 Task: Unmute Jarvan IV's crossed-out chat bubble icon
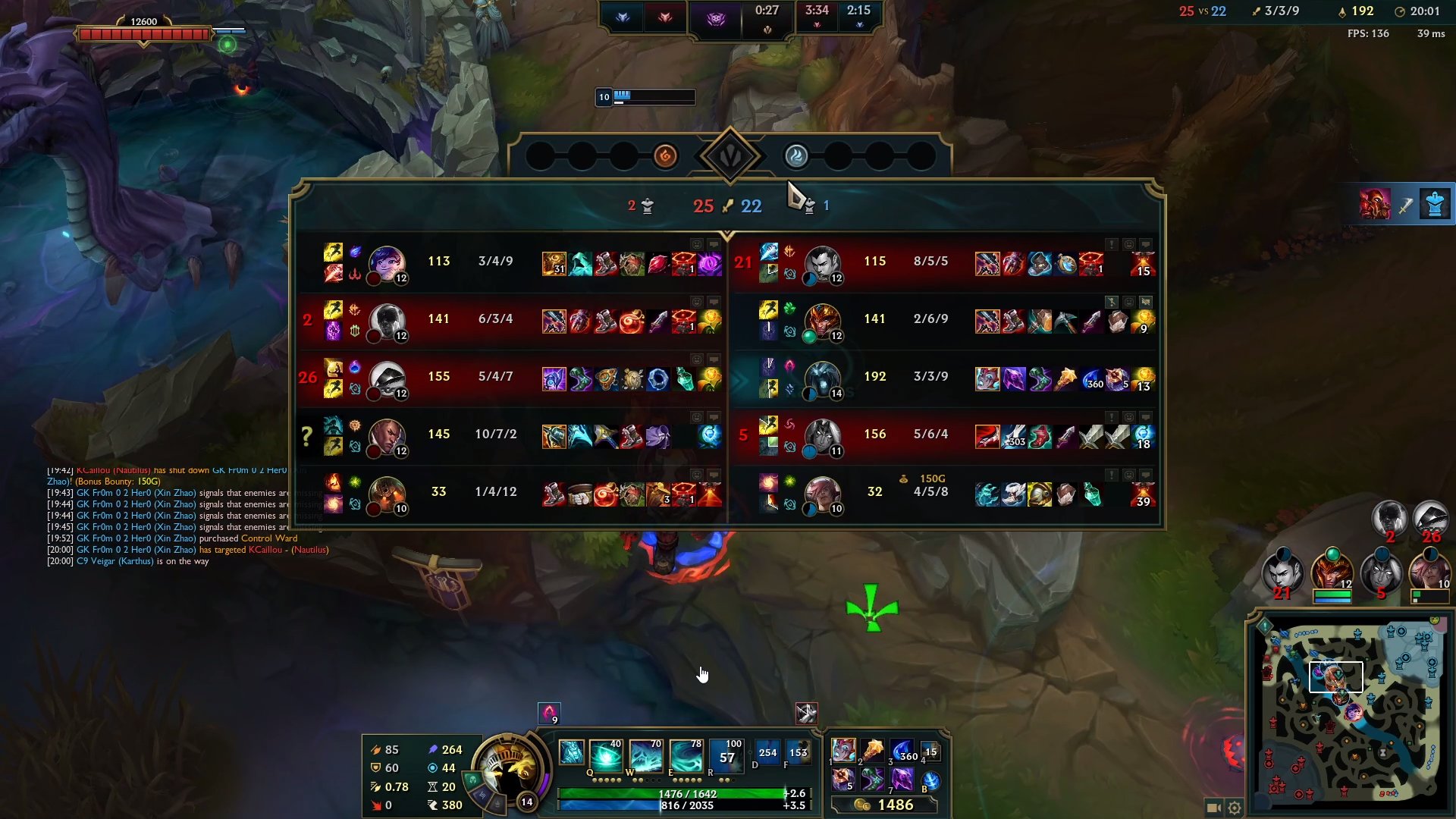(x=1145, y=303)
